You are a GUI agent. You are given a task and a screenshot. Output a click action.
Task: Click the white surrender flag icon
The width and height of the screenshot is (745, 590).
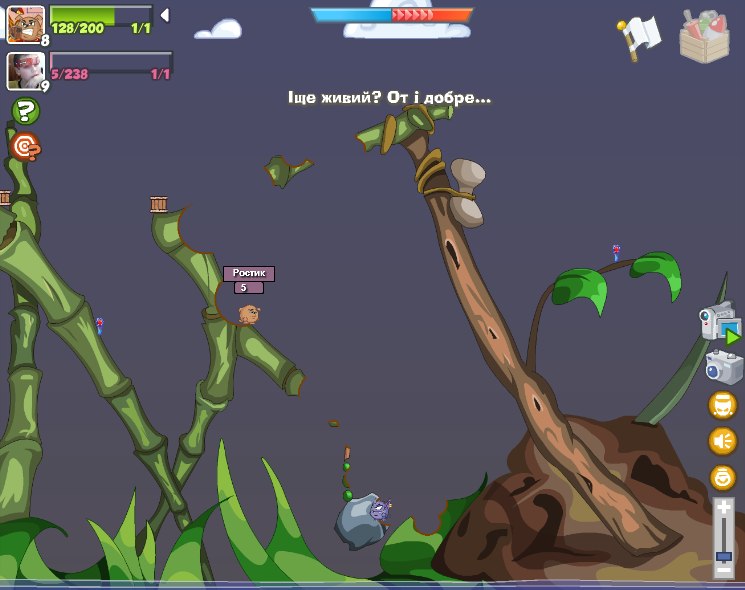(x=640, y=38)
